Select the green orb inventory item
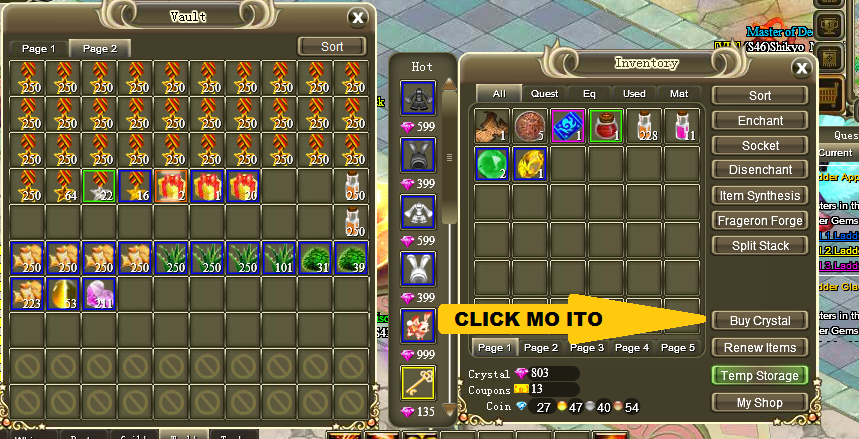859x439 pixels. (491, 164)
